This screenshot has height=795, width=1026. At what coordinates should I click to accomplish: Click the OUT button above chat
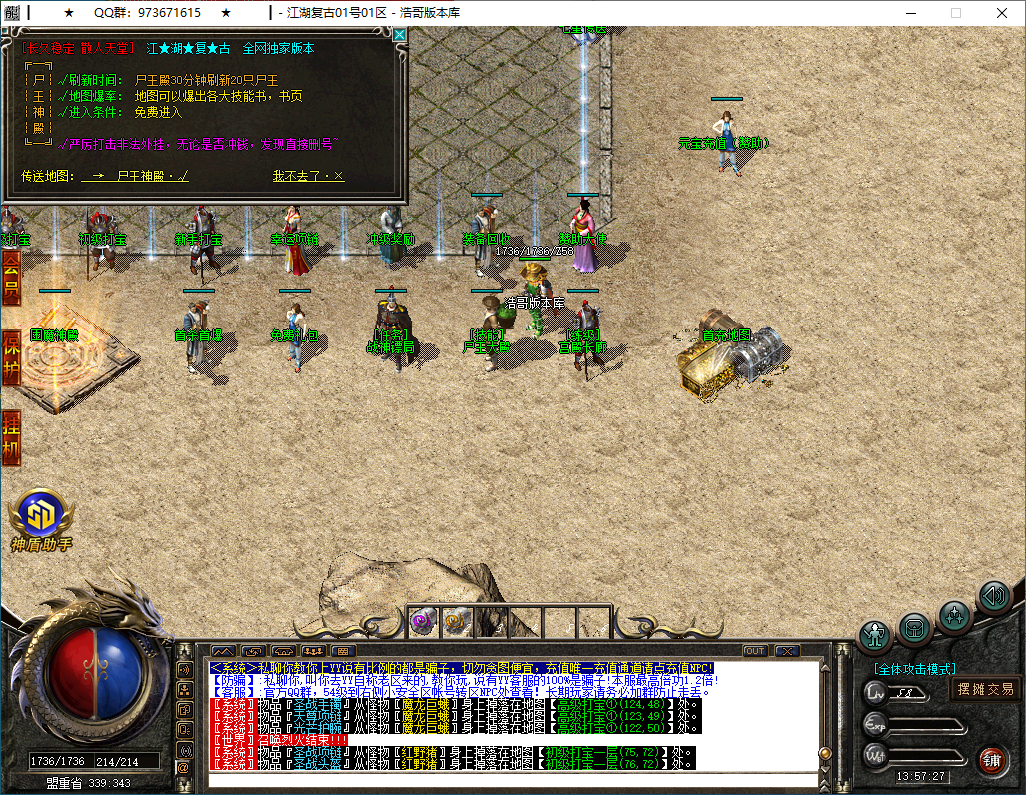point(755,651)
